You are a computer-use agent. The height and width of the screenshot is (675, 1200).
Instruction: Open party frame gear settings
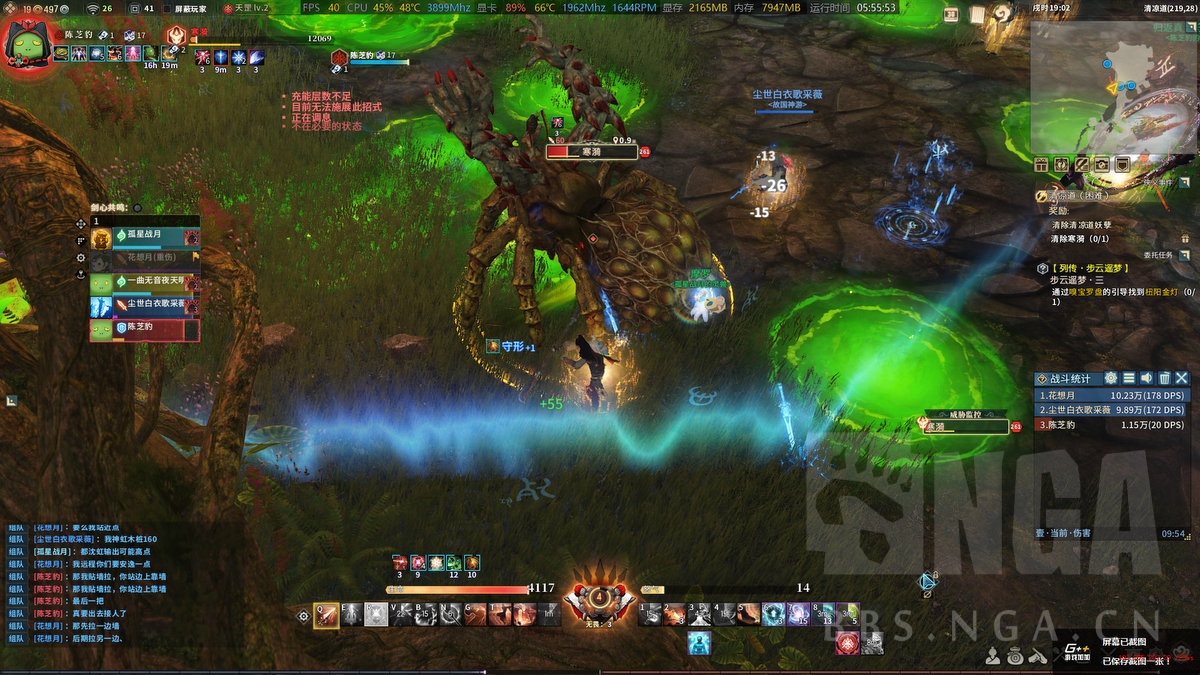tap(82, 257)
